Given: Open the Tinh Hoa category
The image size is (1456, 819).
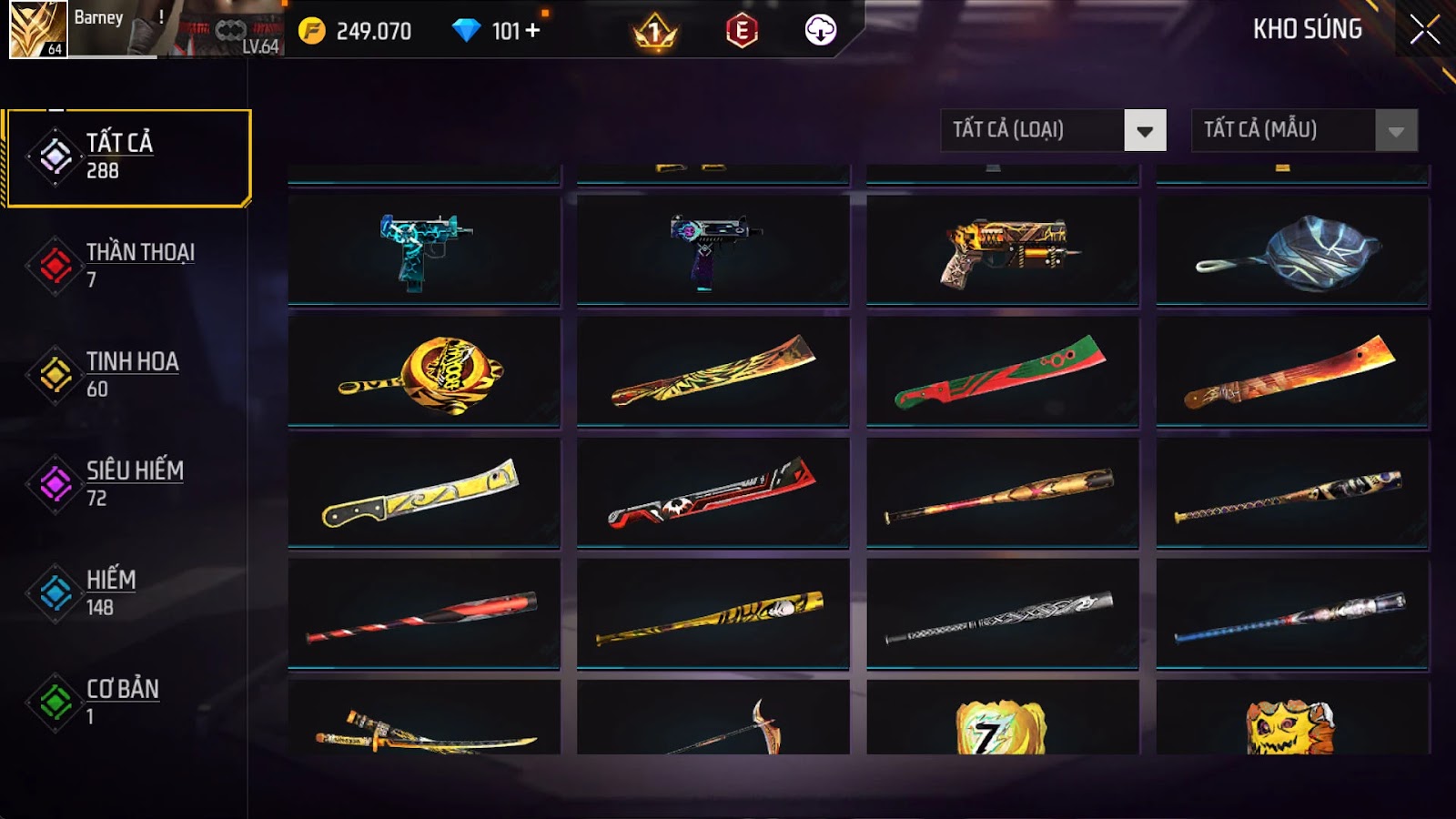Looking at the screenshot, I should [x=128, y=374].
